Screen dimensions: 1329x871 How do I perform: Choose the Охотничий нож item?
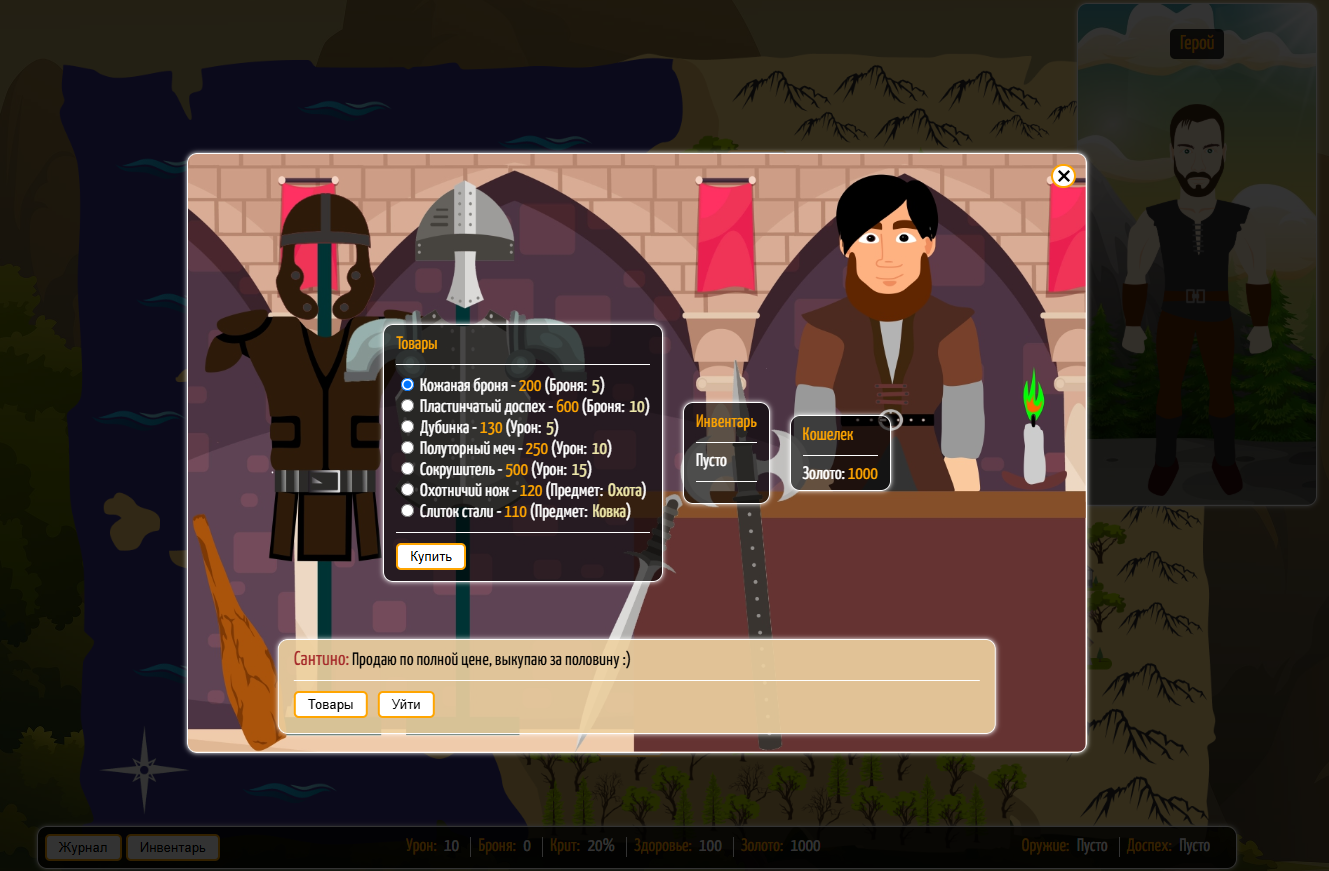tap(407, 490)
